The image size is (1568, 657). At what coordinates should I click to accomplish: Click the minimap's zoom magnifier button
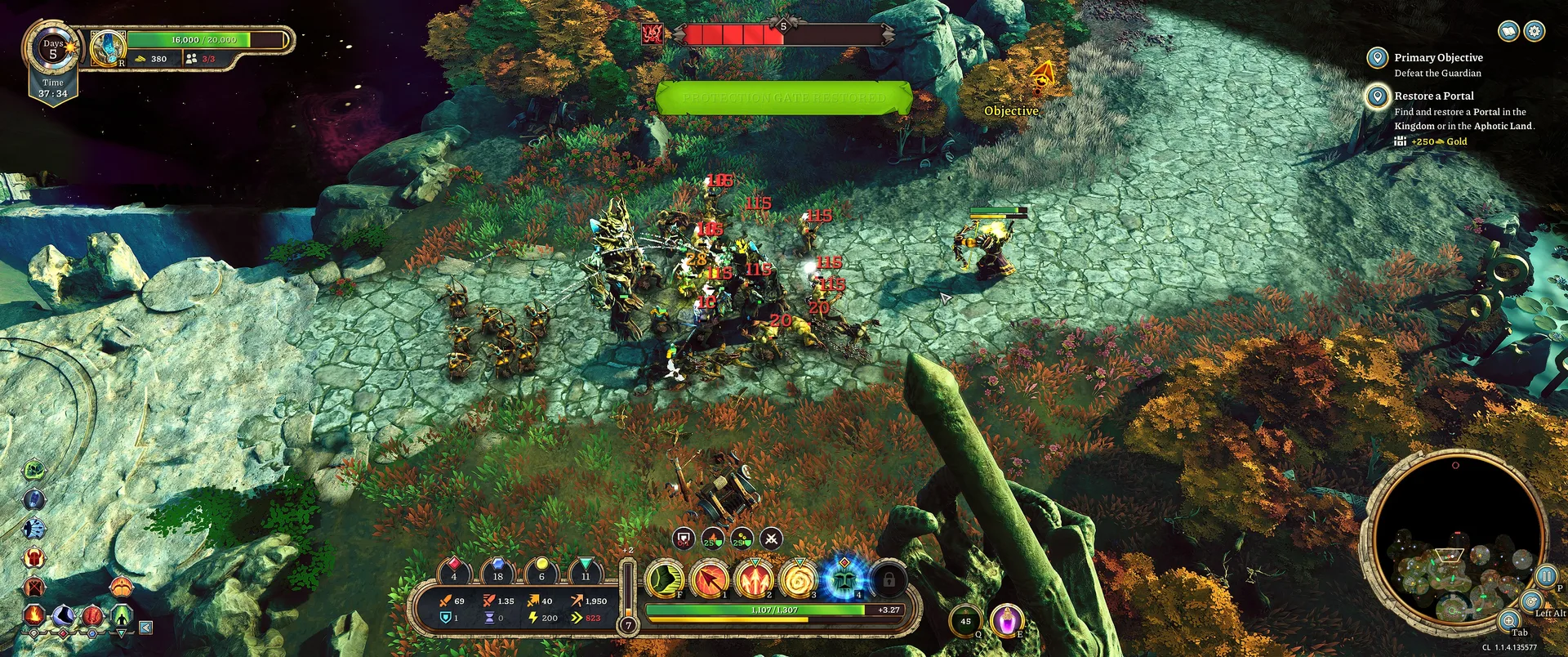click(1509, 620)
